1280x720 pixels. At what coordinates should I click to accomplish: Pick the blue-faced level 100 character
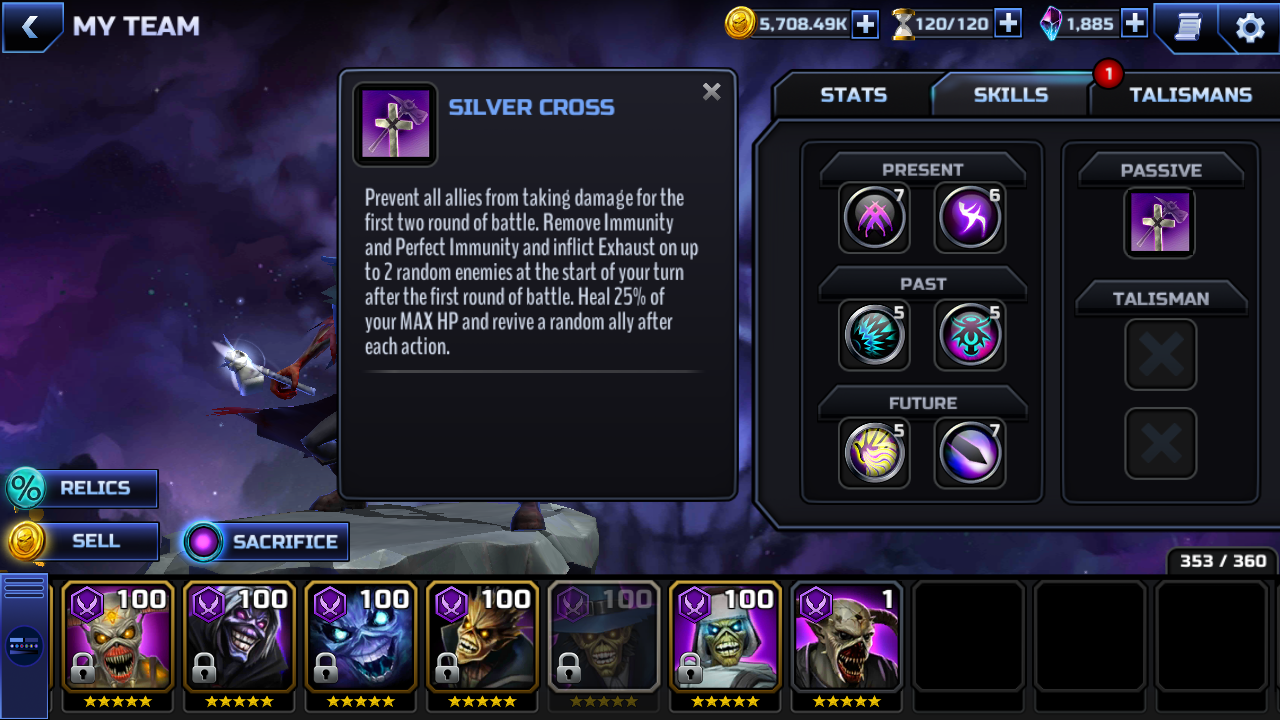click(x=360, y=636)
